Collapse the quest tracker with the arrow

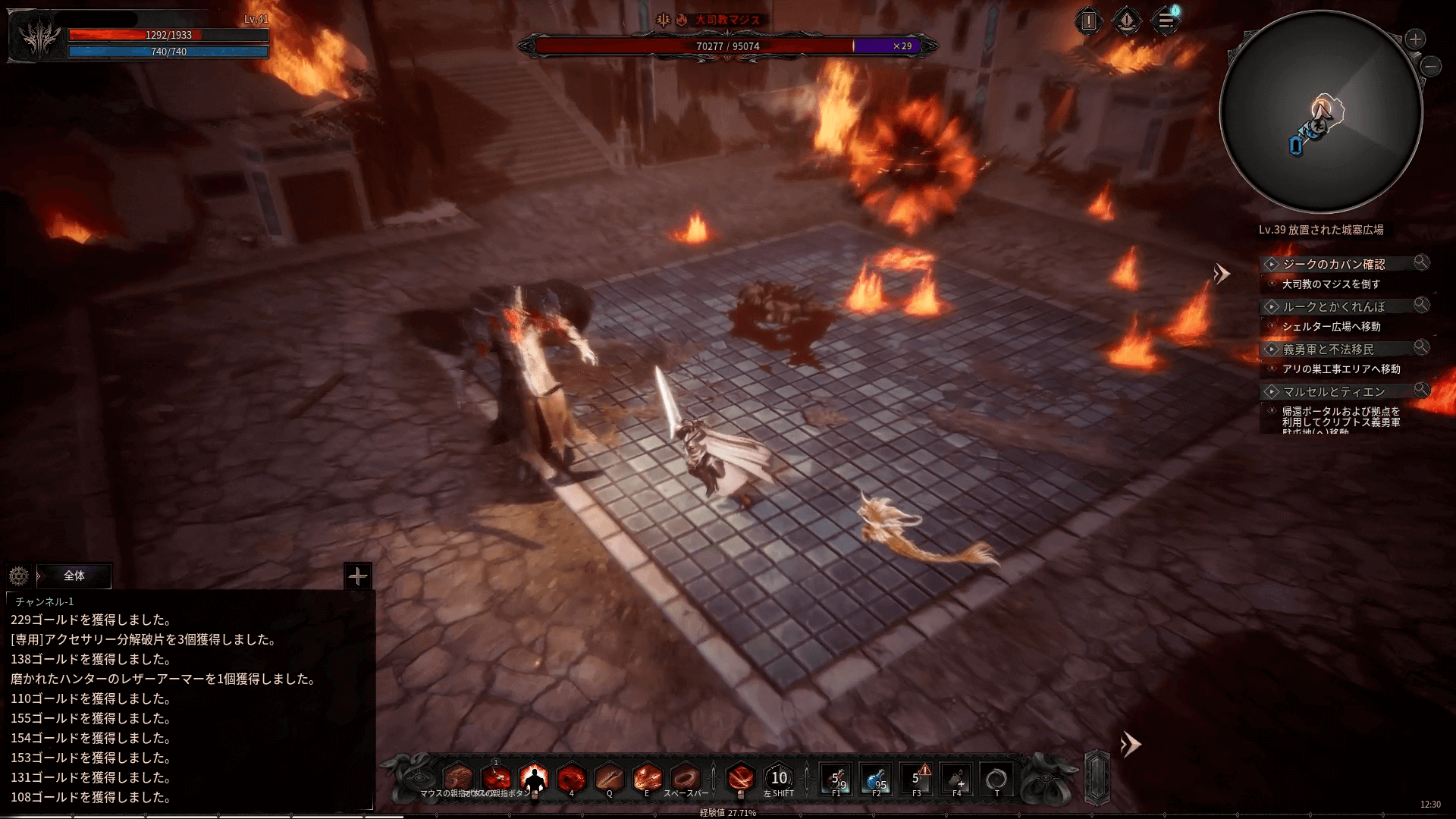point(1221,274)
